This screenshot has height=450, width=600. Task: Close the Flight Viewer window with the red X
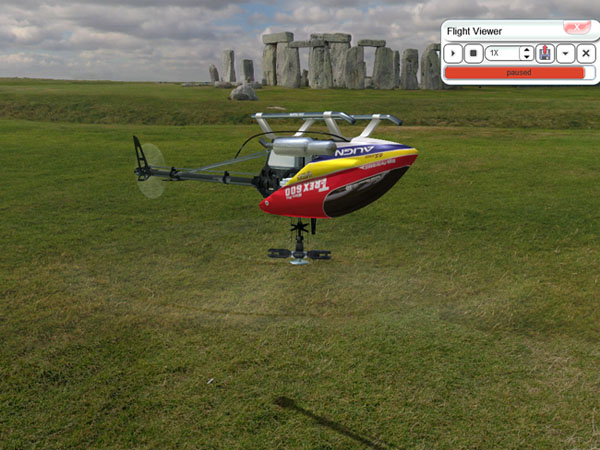coord(577,28)
